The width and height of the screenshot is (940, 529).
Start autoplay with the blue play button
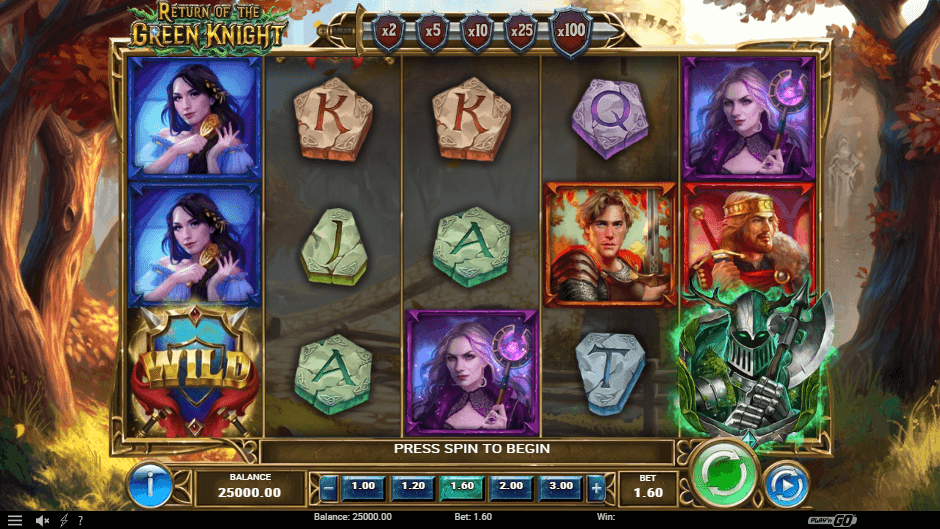coord(786,484)
